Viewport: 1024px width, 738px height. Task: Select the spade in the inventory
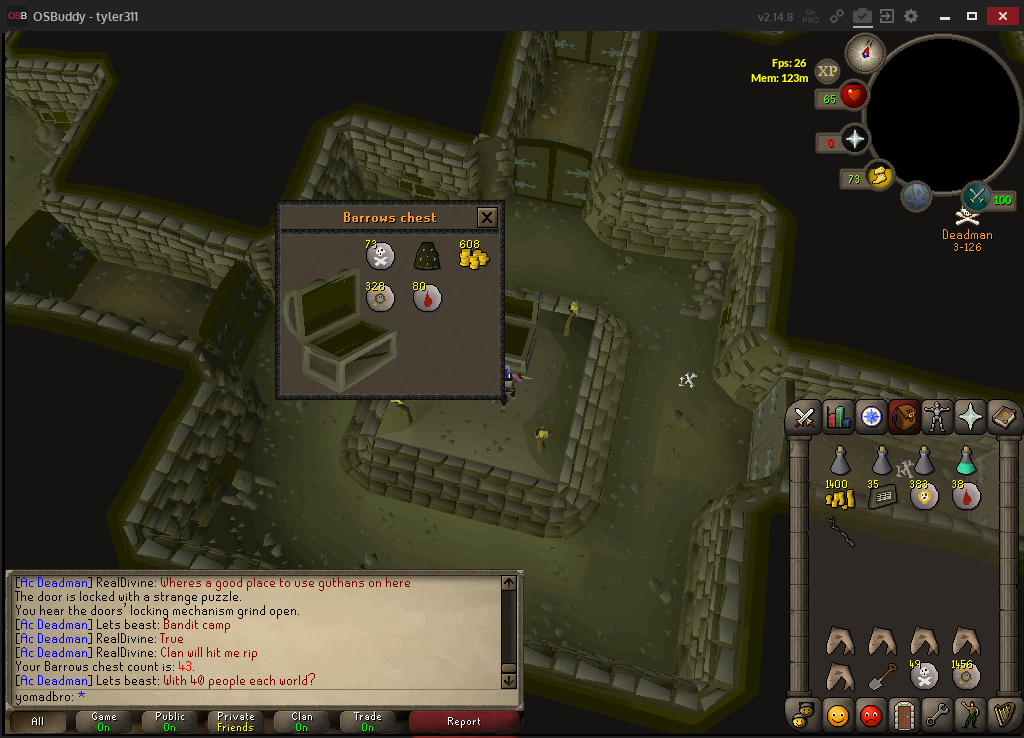881,676
